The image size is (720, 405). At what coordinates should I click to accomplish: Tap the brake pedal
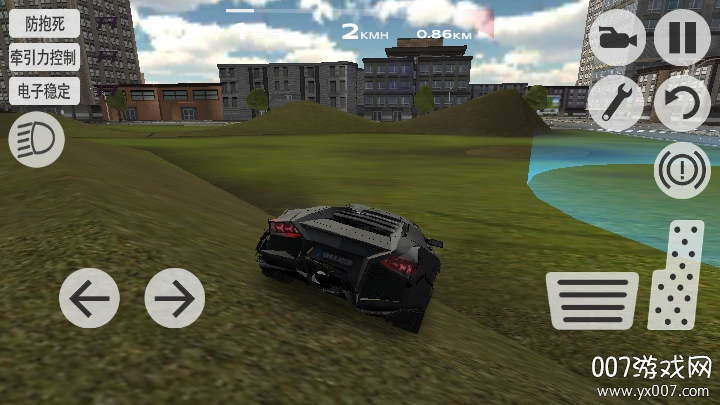pos(592,300)
